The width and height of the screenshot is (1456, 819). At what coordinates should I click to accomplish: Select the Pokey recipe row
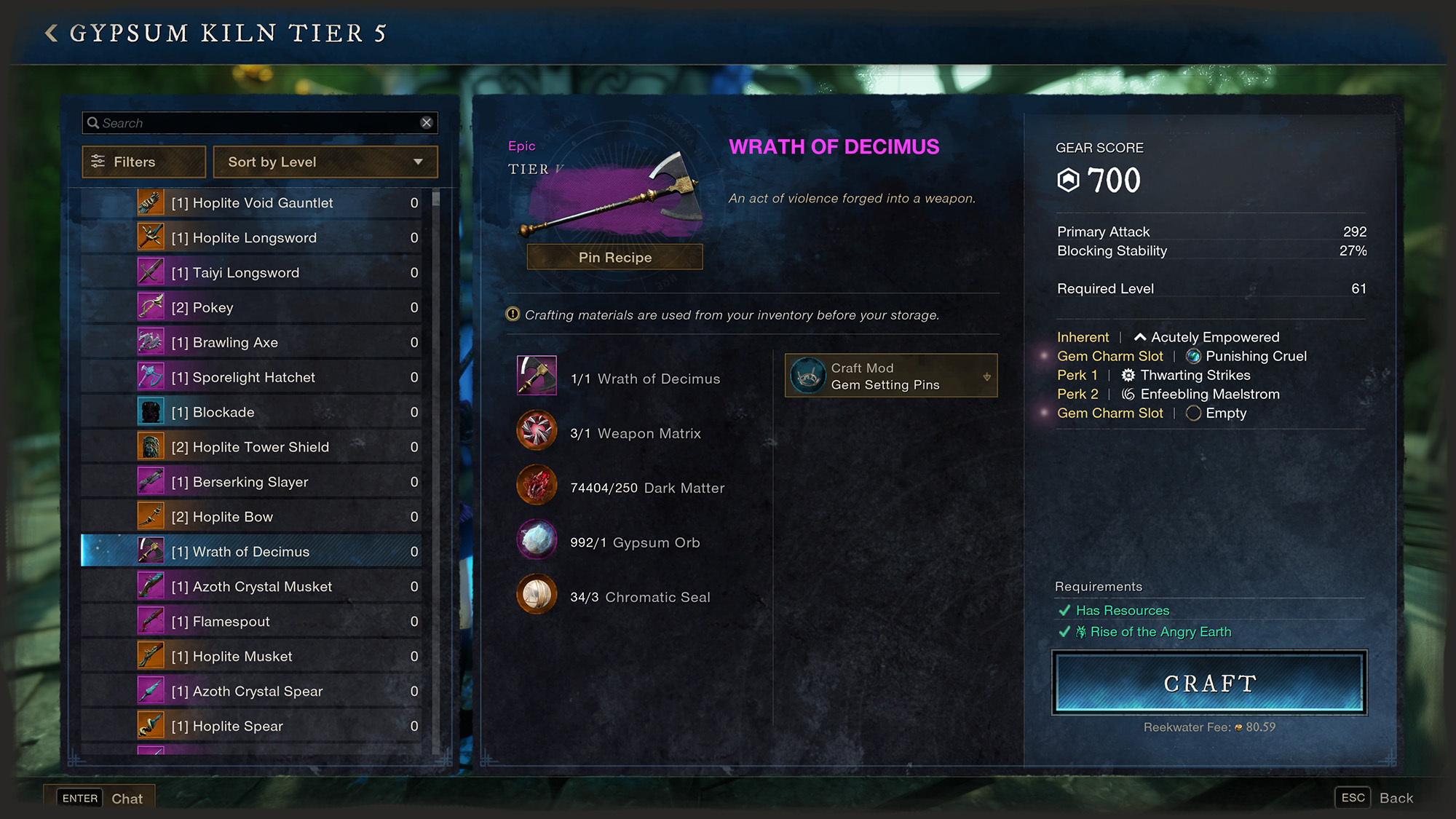(202, 308)
